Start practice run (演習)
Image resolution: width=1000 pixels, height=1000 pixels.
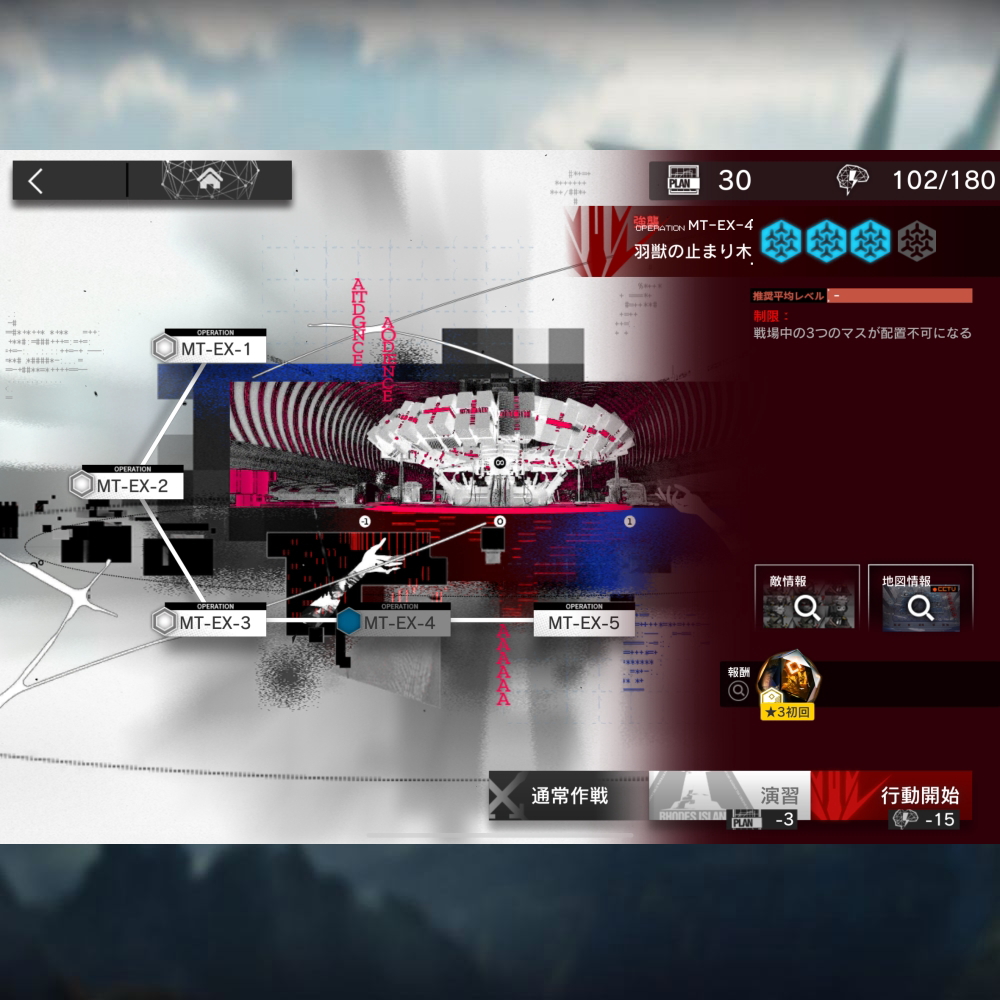tap(730, 797)
